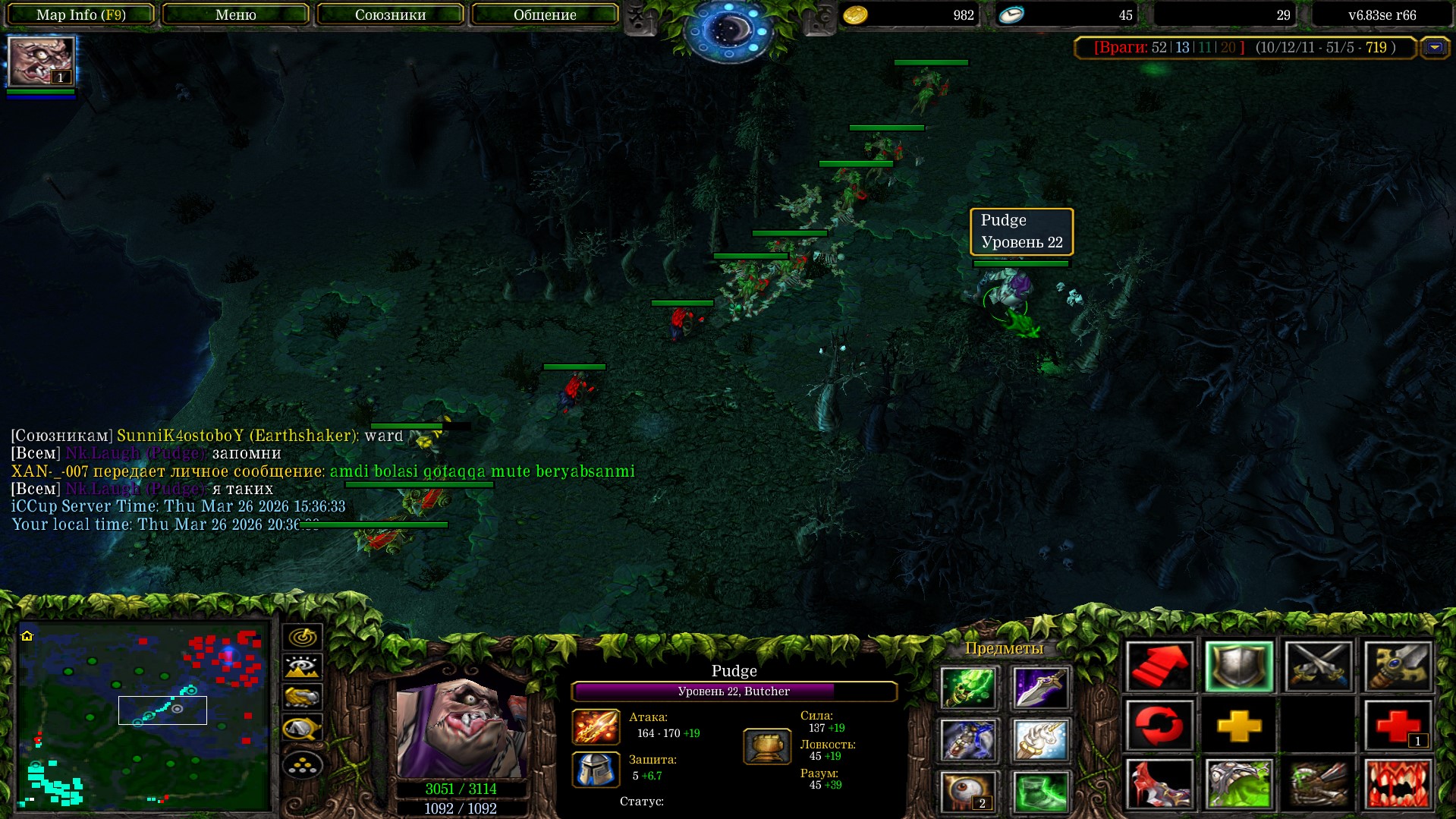Toggle the ally color mode button
This screenshot has width=1456, height=819.
point(302,697)
